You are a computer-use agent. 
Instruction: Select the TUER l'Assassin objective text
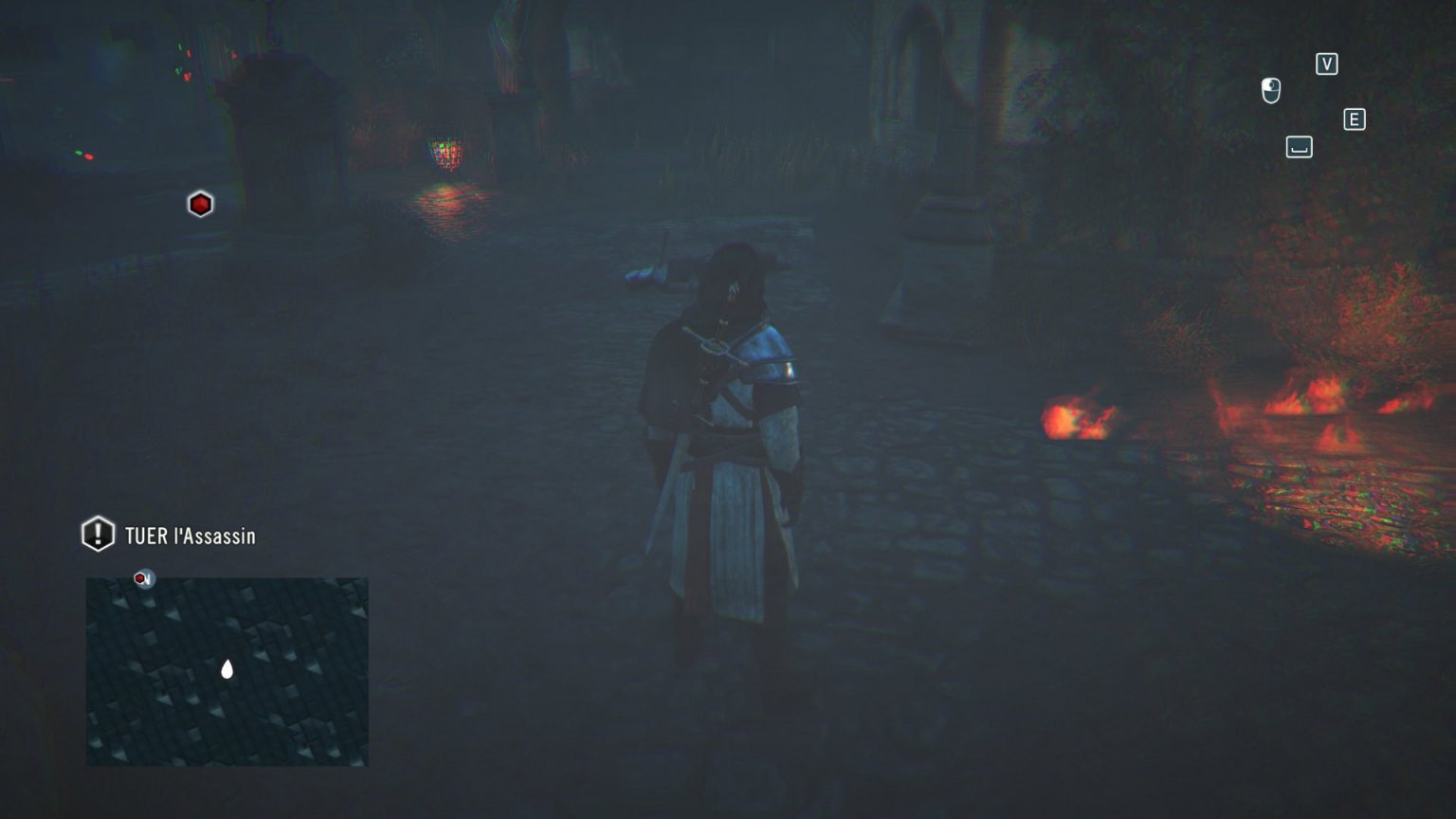point(190,536)
